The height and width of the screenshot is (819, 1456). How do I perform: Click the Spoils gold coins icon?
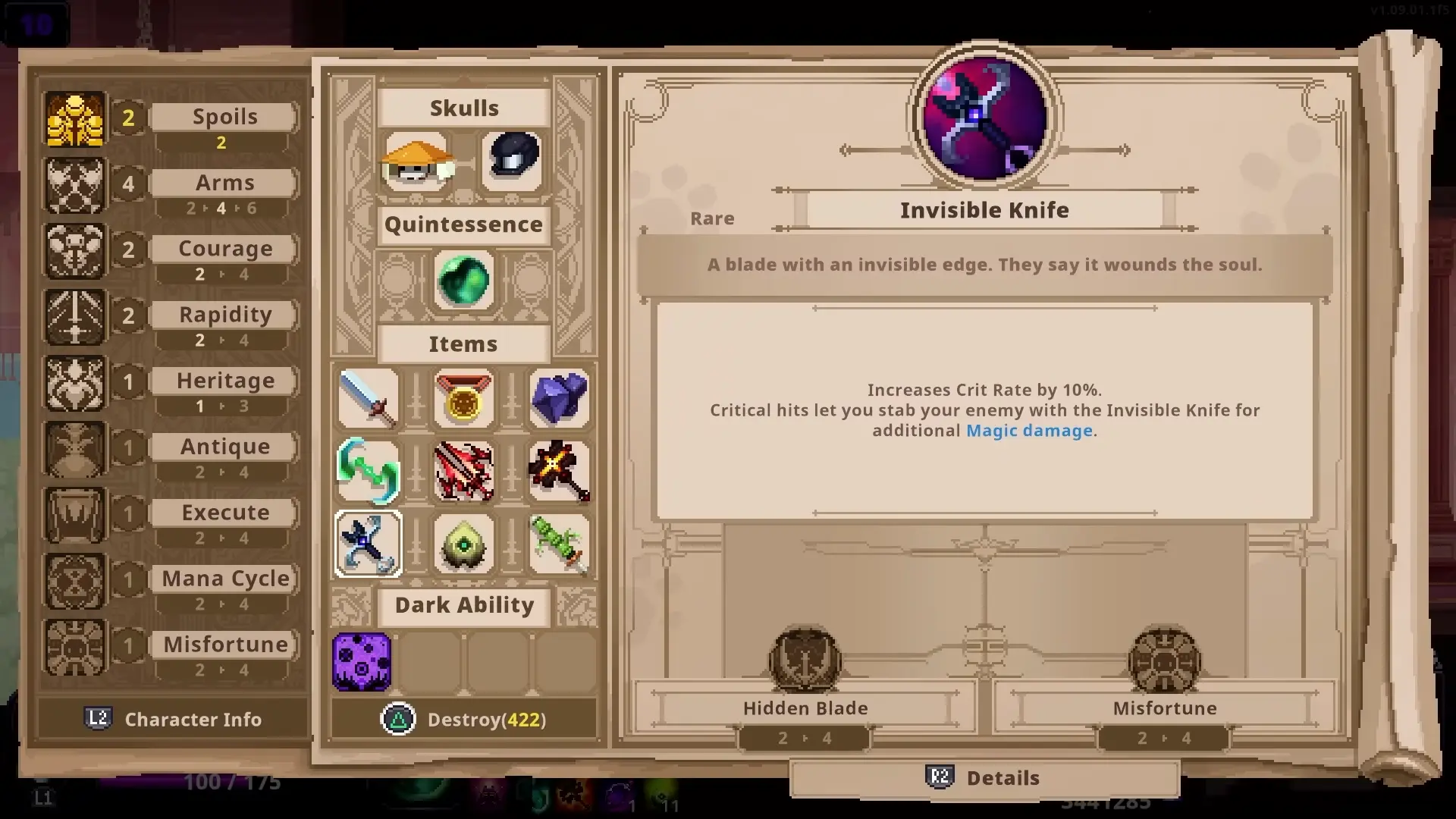coord(74,118)
